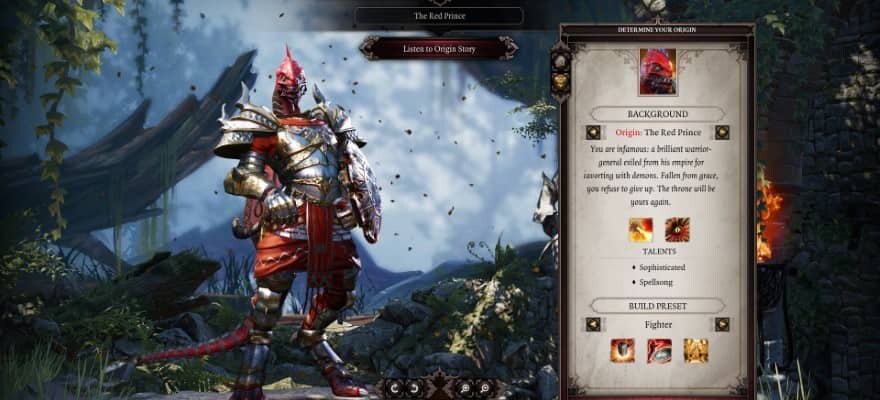Rotate the character clockwise with the arrow button
This screenshot has width=880, height=400.
click(x=413, y=387)
